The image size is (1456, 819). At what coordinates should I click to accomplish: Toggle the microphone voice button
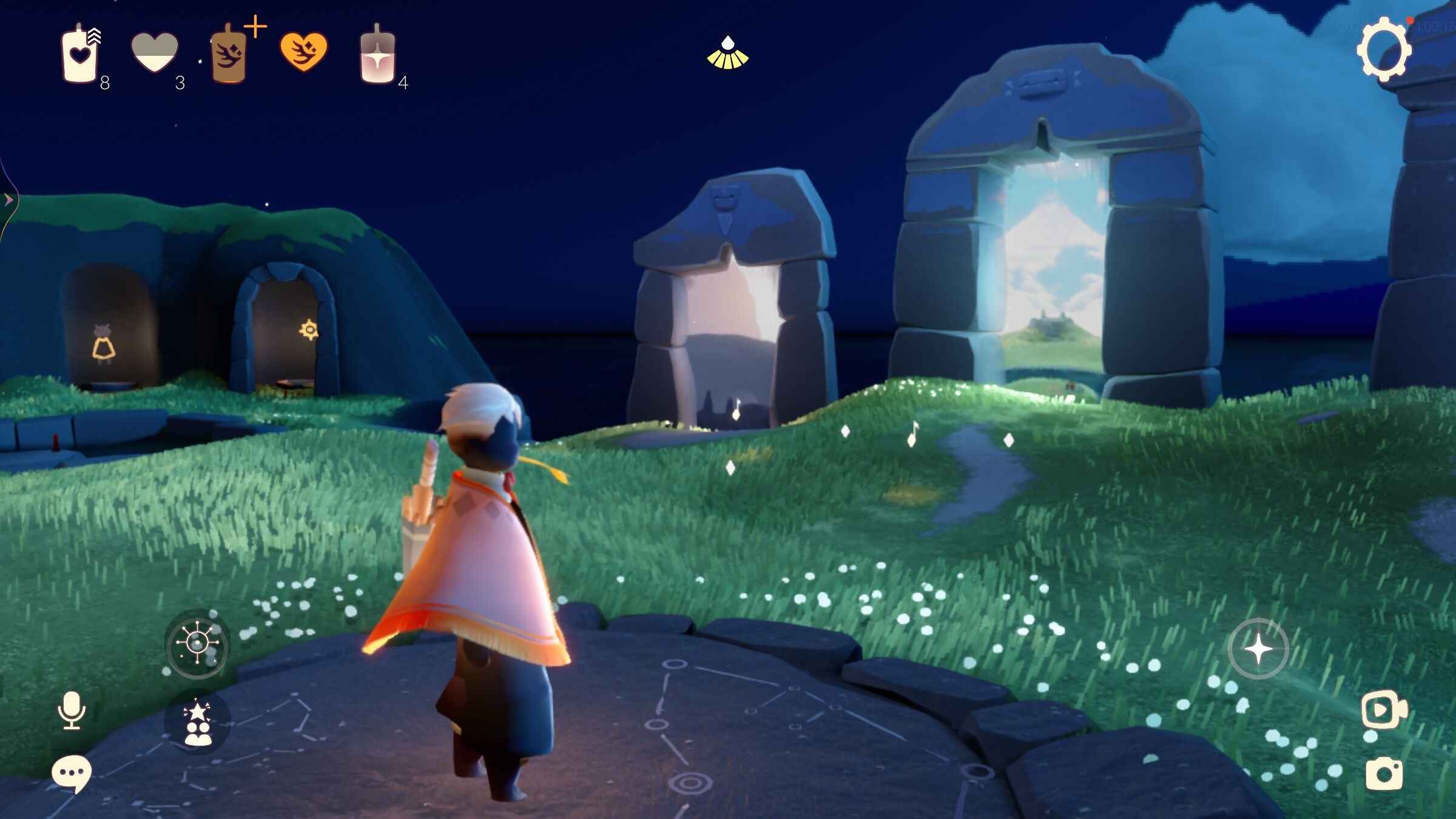point(72,710)
